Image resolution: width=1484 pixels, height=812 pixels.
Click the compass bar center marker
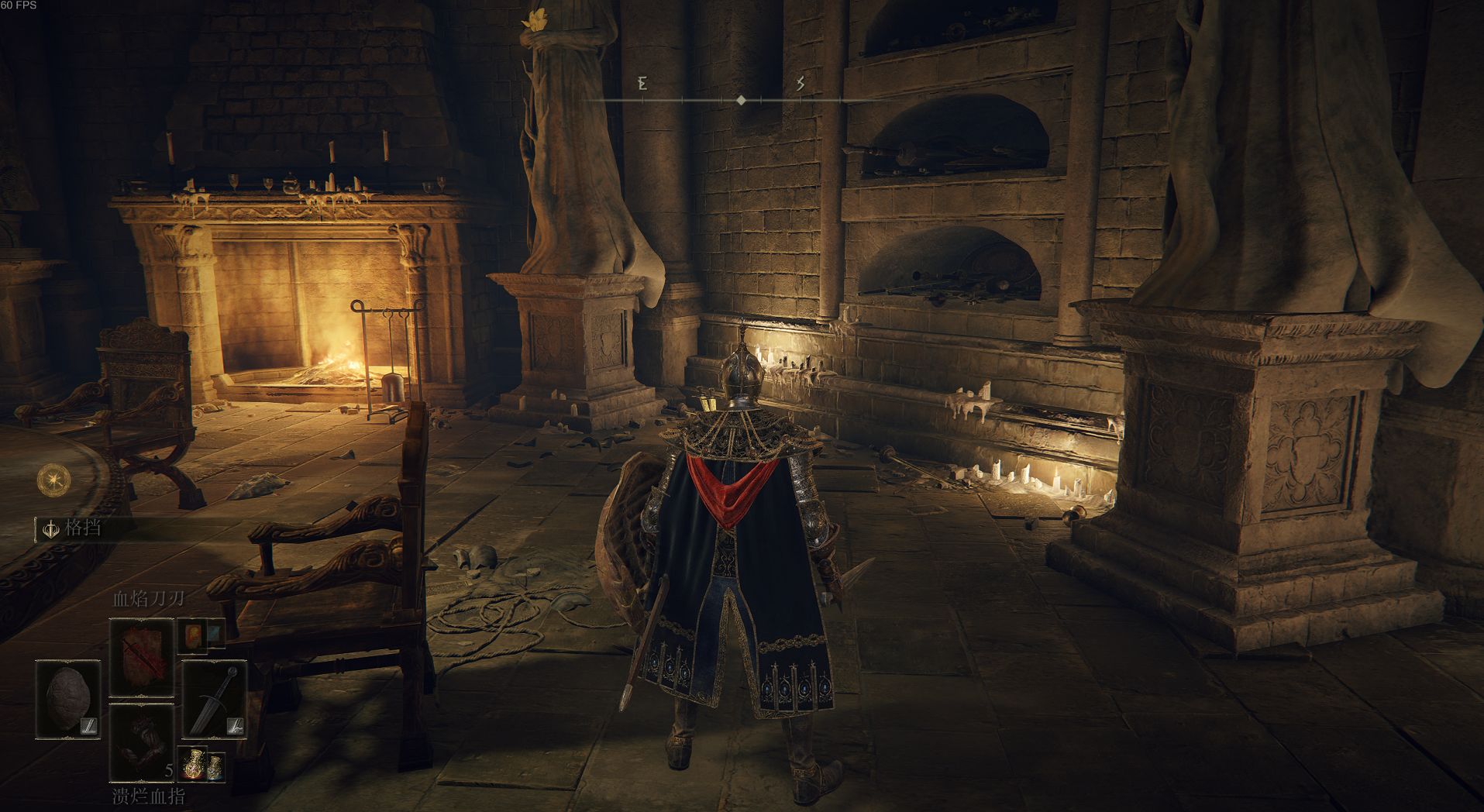[742, 100]
